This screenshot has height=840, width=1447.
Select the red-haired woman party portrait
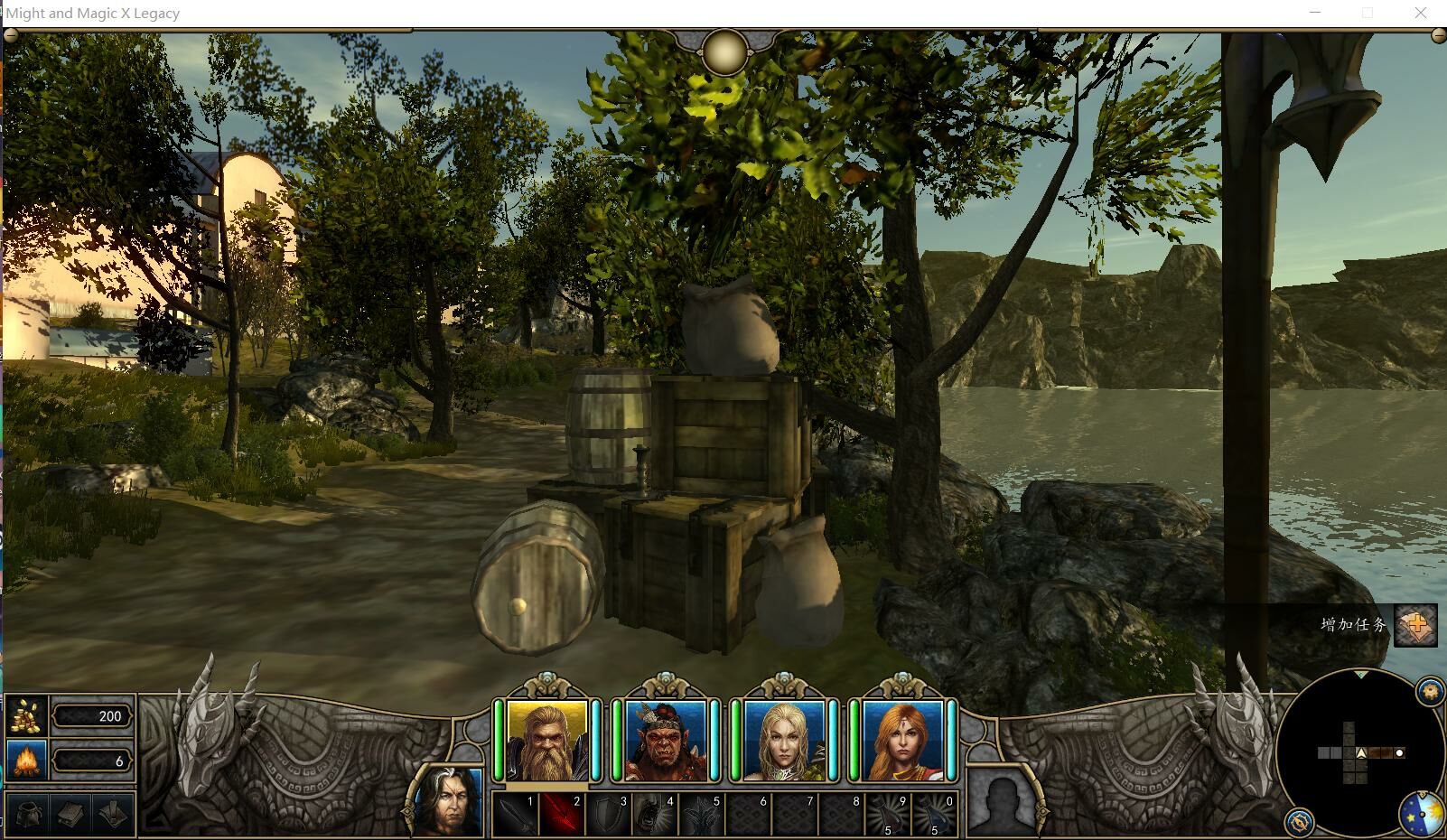tap(902, 740)
